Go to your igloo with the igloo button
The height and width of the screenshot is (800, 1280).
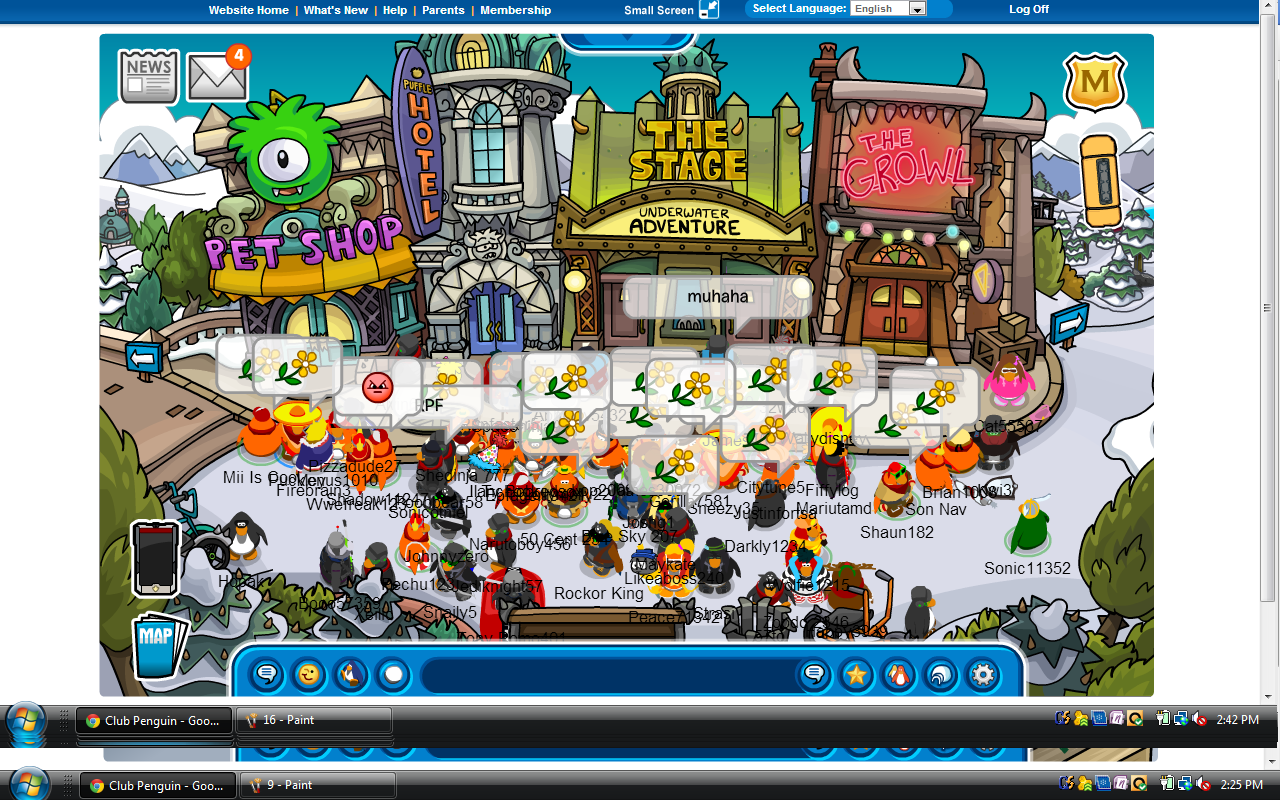pos(940,675)
